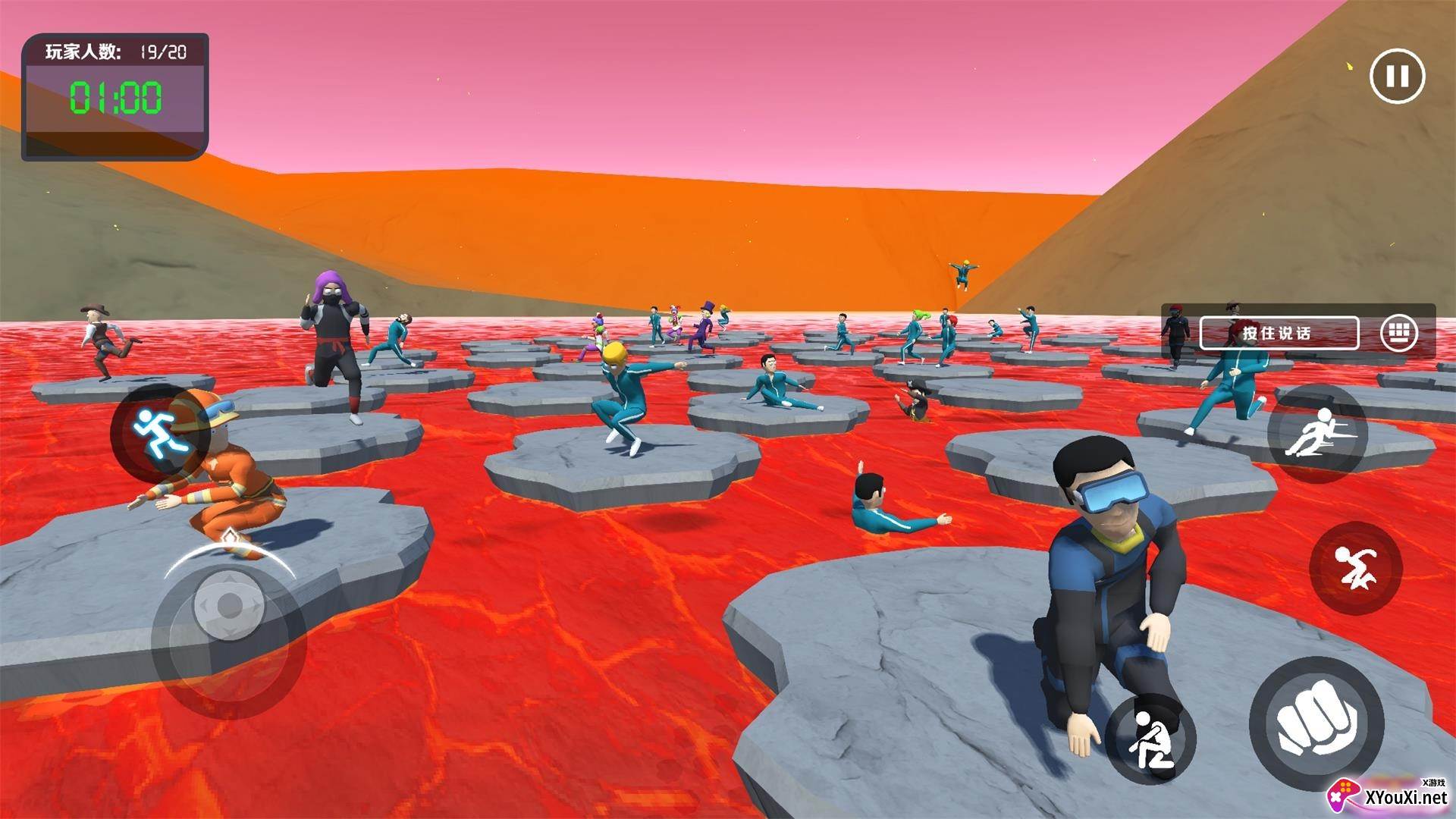Tap the hold-to-talk voice button
The height and width of the screenshot is (819, 1456).
[1279, 333]
